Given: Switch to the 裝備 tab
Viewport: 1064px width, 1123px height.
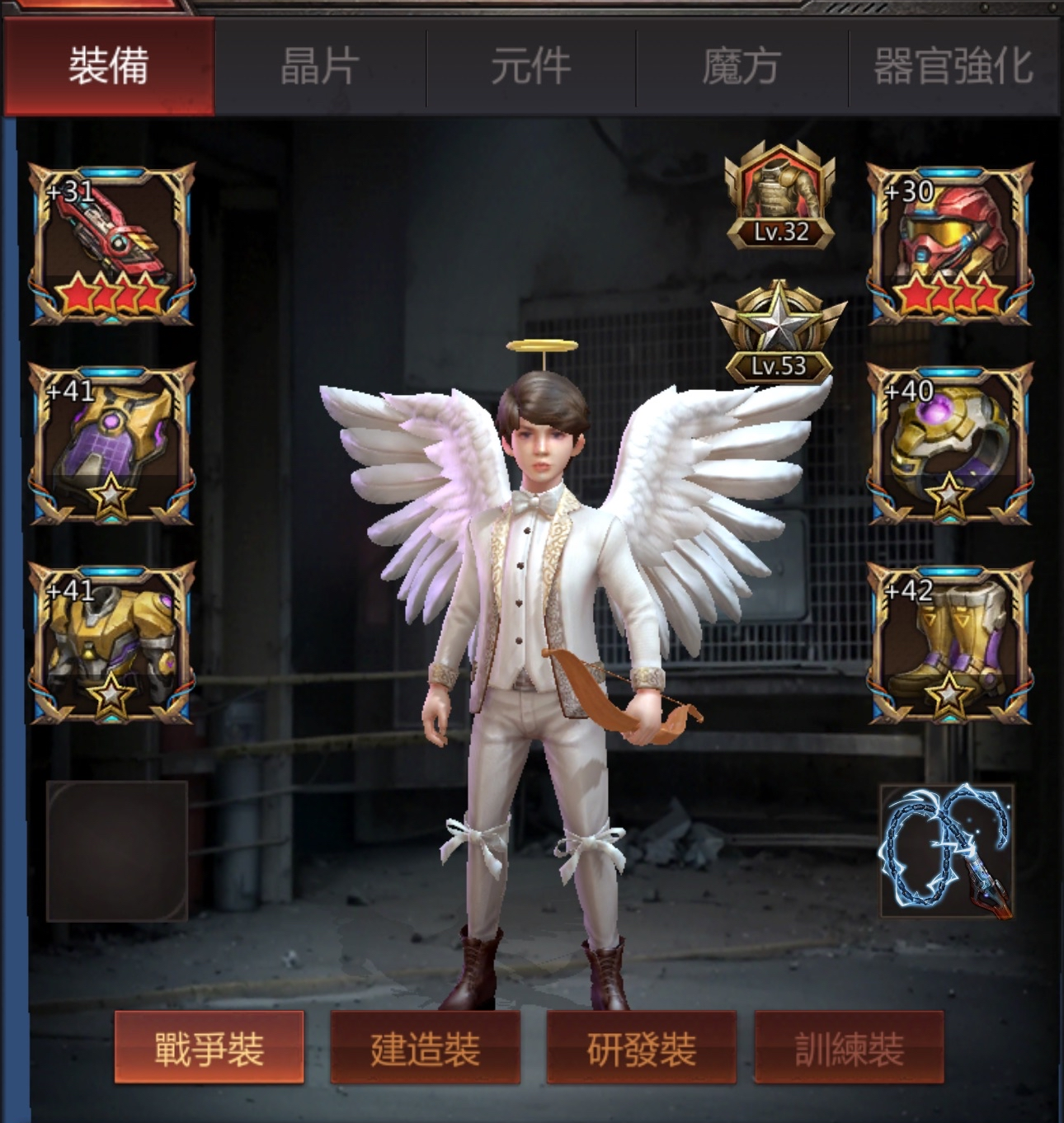Looking at the screenshot, I should pyautogui.click(x=108, y=66).
